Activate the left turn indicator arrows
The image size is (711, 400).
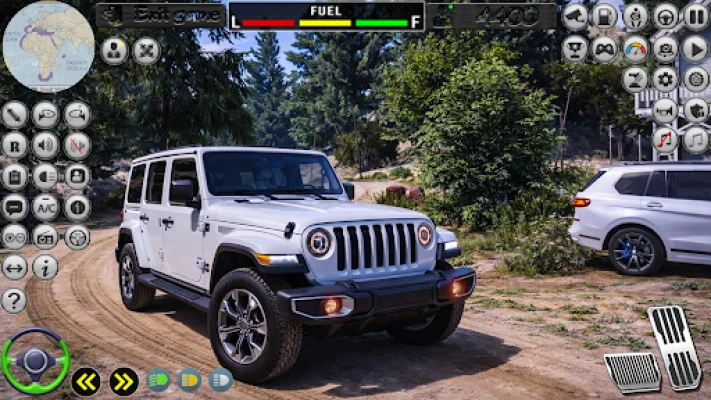coord(86,381)
